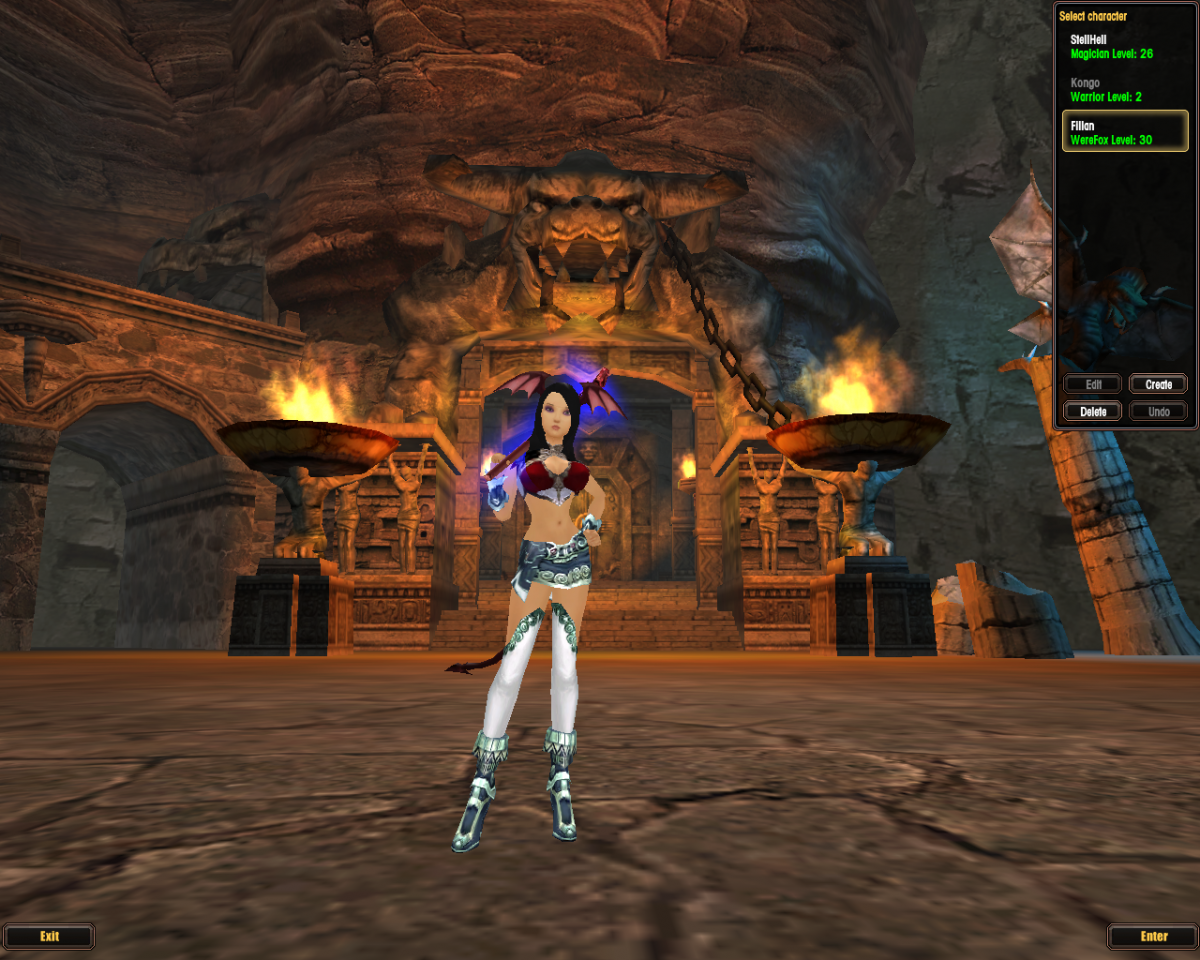Delete the selected character

click(1093, 411)
